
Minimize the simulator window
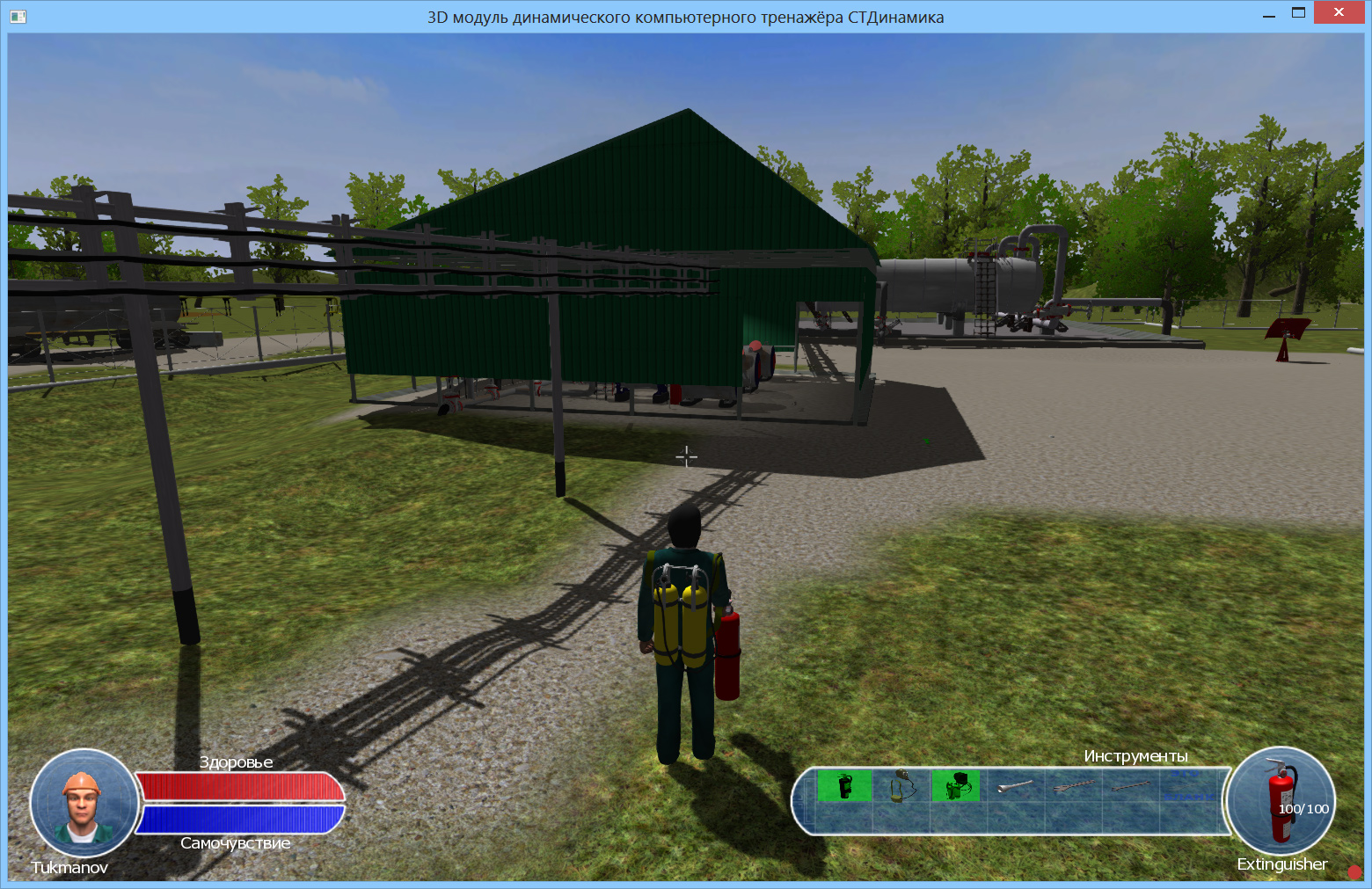[1268, 14]
